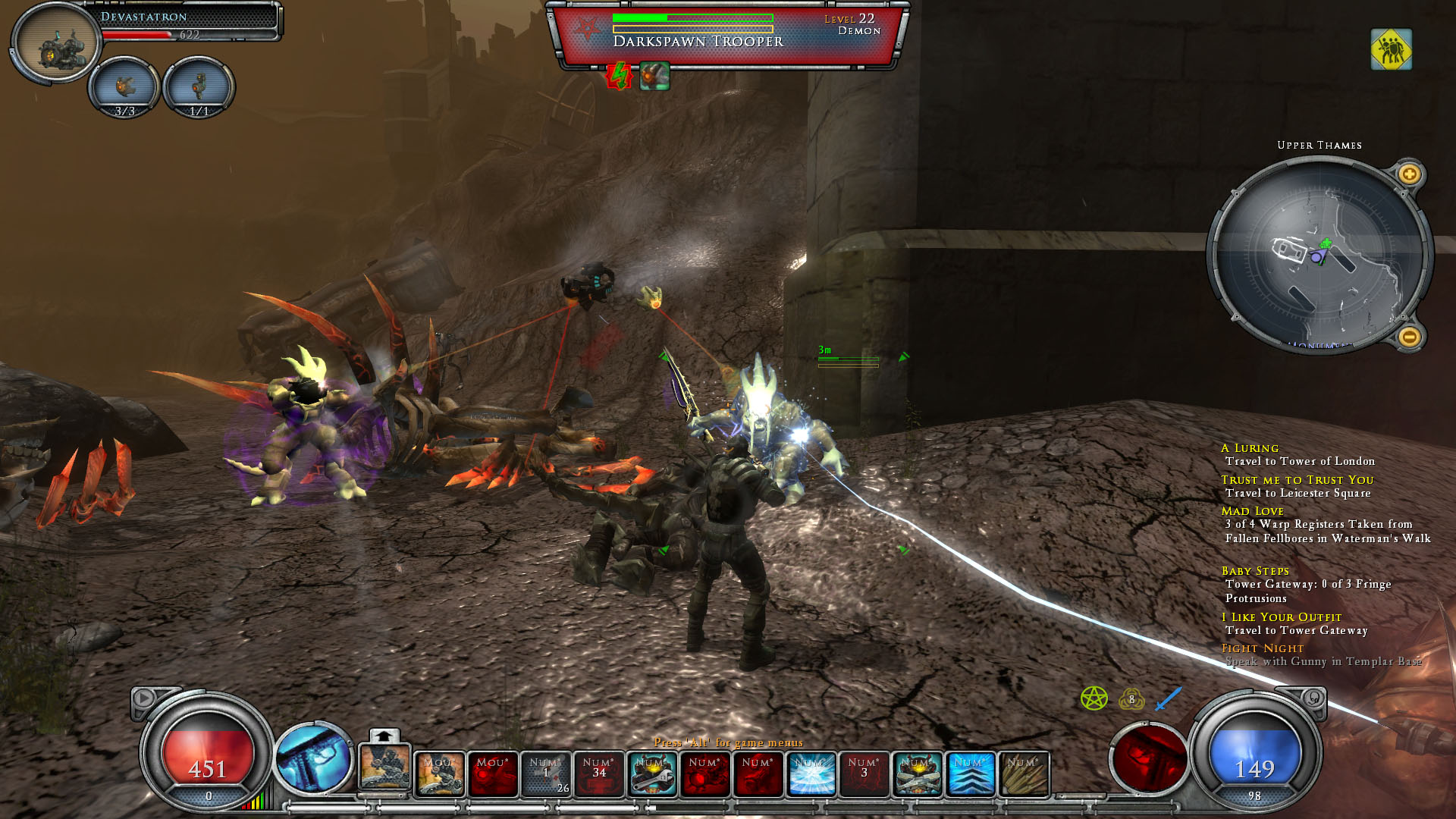Open the A Luring quest tracker entry
This screenshot has width=1456, height=819.
(x=1250, y=448)
